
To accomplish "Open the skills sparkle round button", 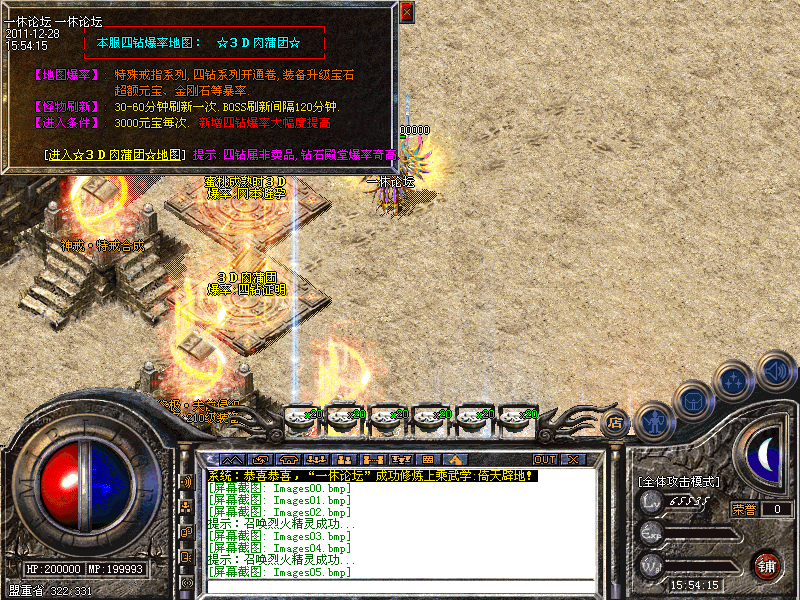I will point(735,381).
